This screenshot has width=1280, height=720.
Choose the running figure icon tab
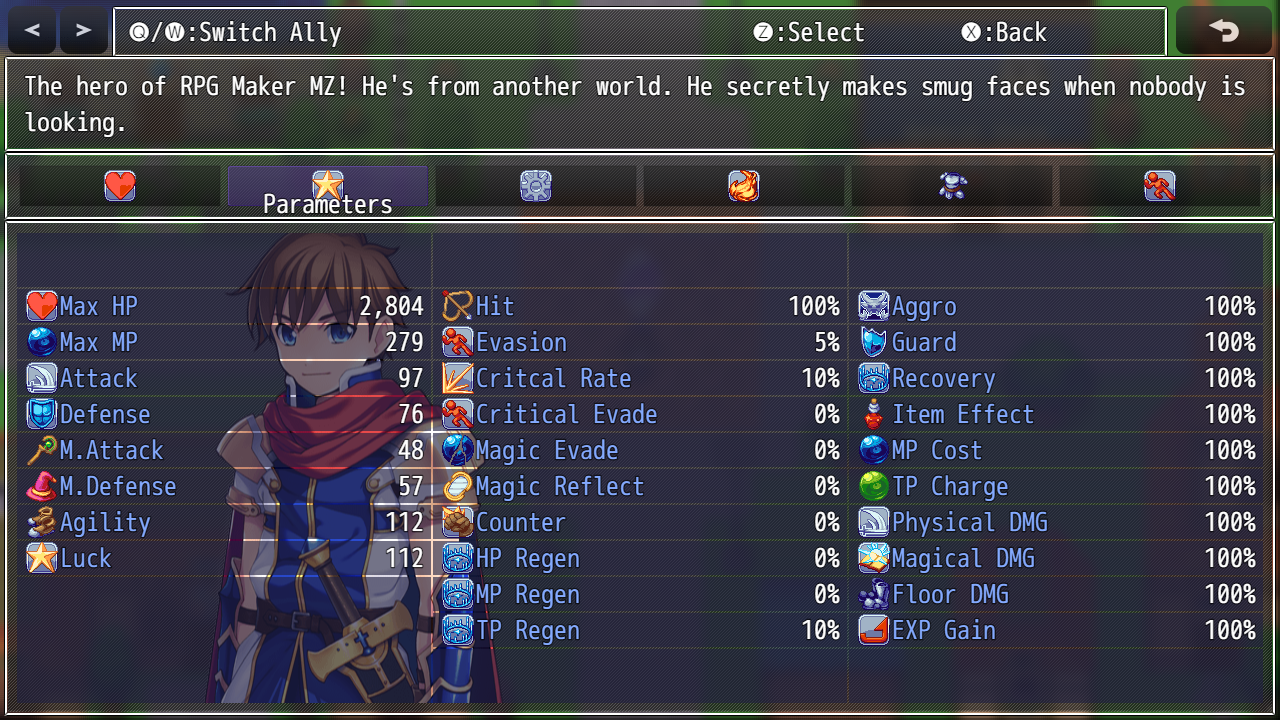[1160, 186]
